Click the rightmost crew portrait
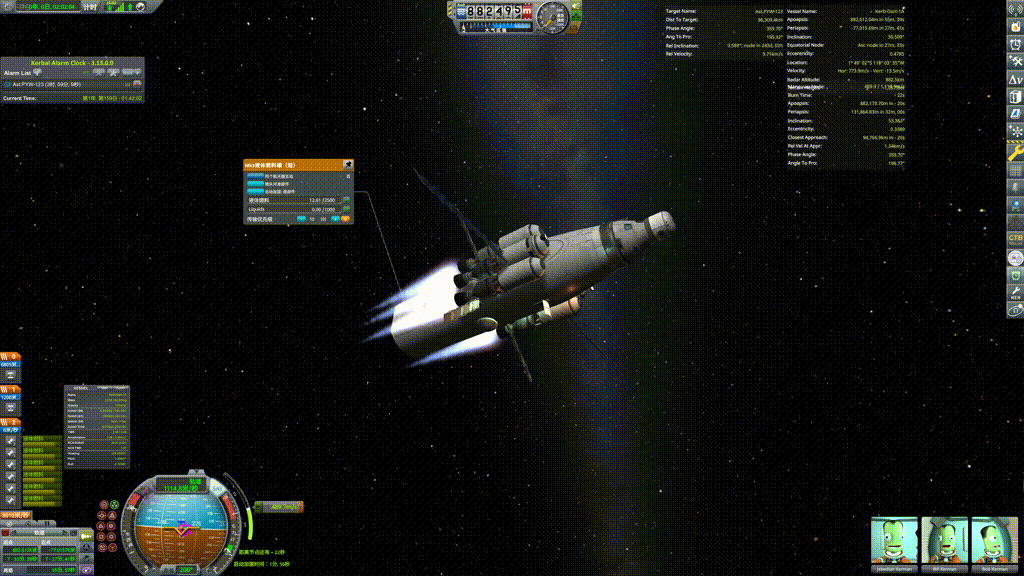 click(x=994, y=541)
